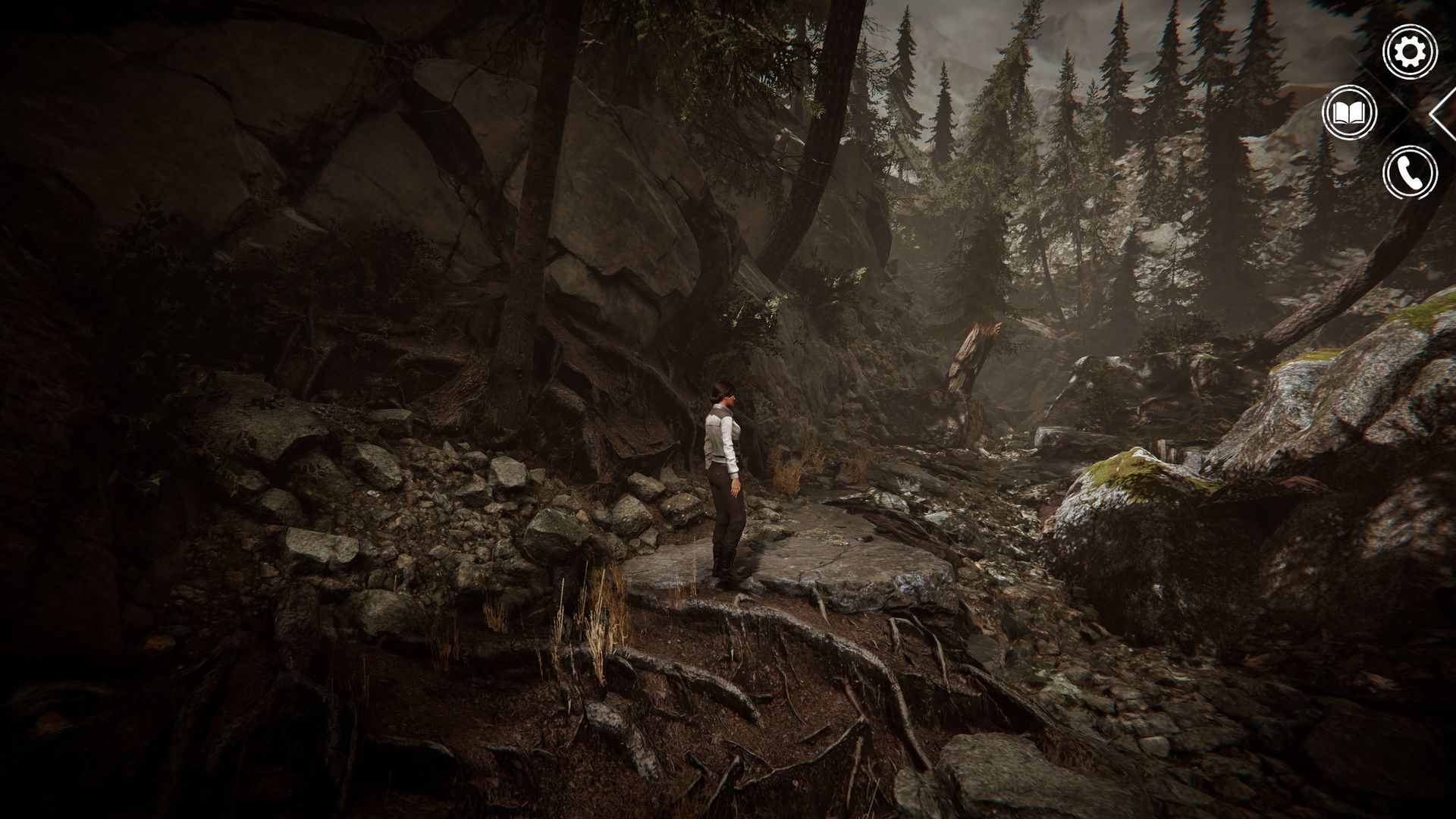Open the journal book icon
Image resolution: width=1456 pixels, height=819 pixels.
pyautogui.click(x=1348, y=113)
